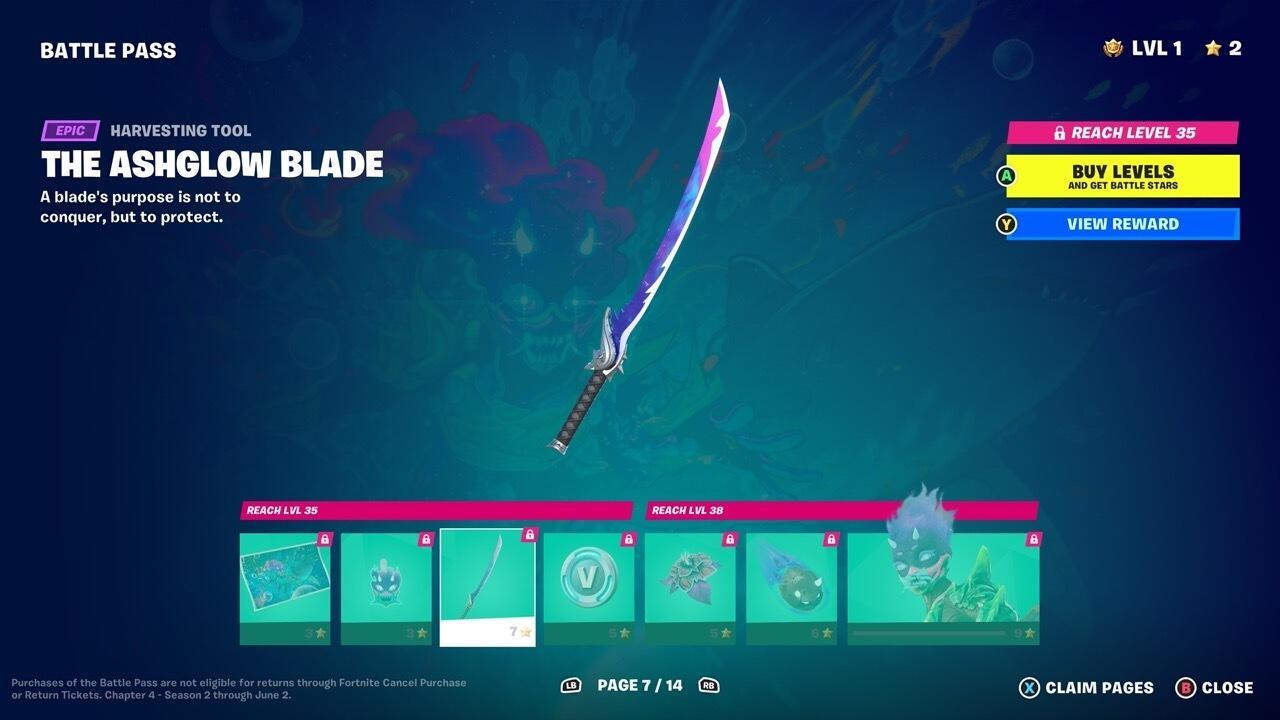This screenshot has width=1280, height=720.
Task: Select Buy Levels and get Battle Stars
Action: click(1120, 176)
